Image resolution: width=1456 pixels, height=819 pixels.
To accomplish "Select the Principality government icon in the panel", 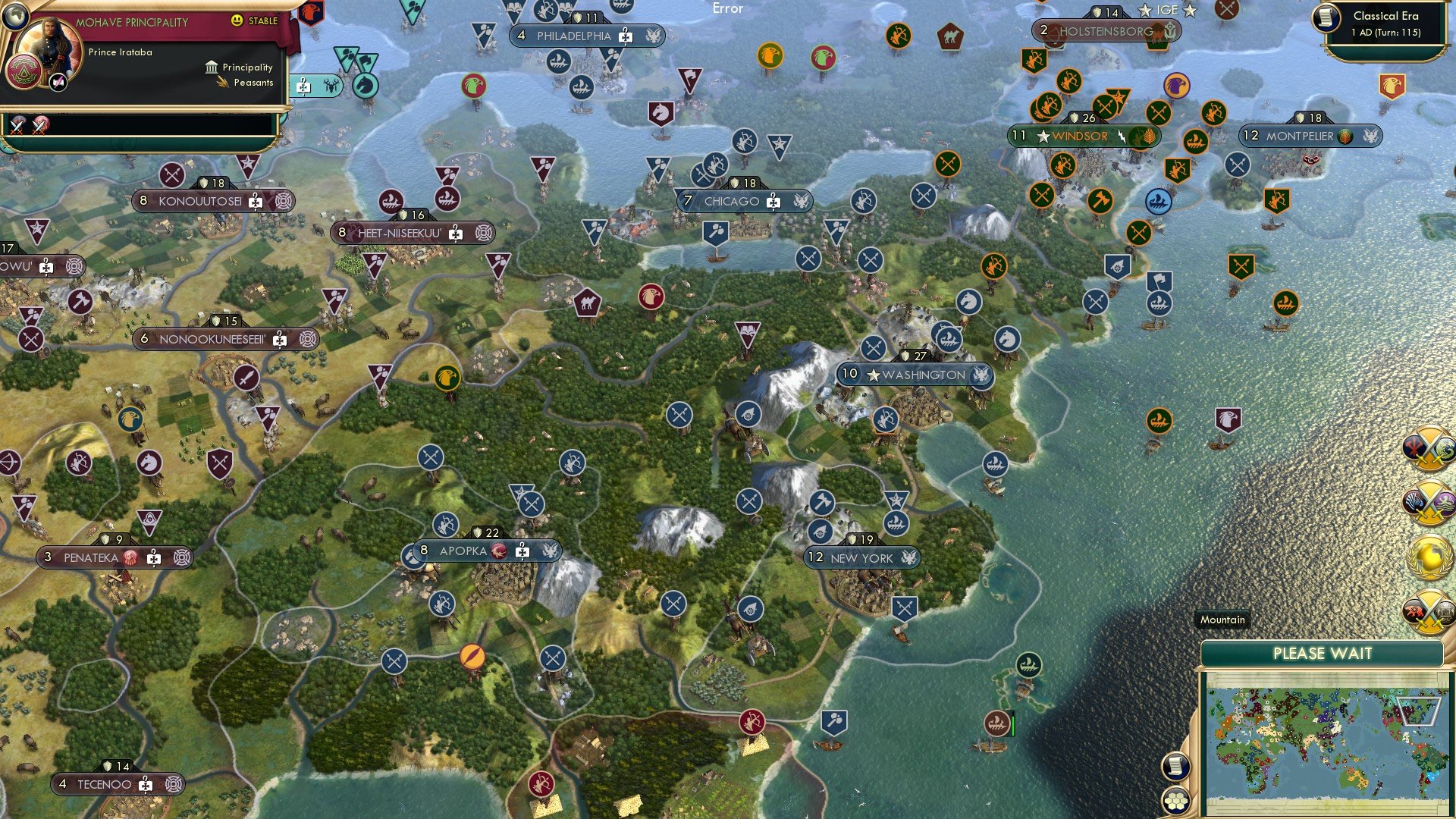I will click(211, 67).
